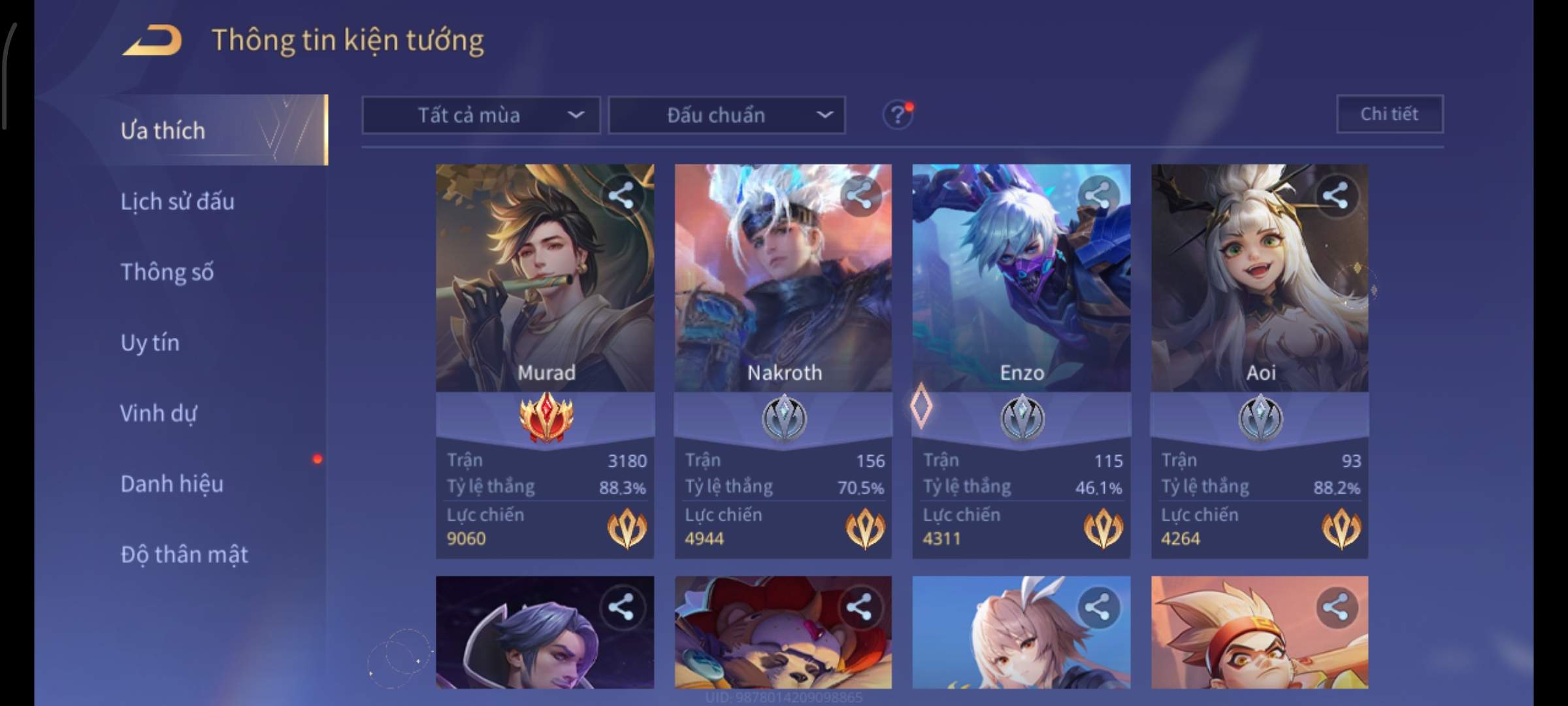Open the Aoi hero card
Screen dimensions: 1568x706
[1260, 288]
